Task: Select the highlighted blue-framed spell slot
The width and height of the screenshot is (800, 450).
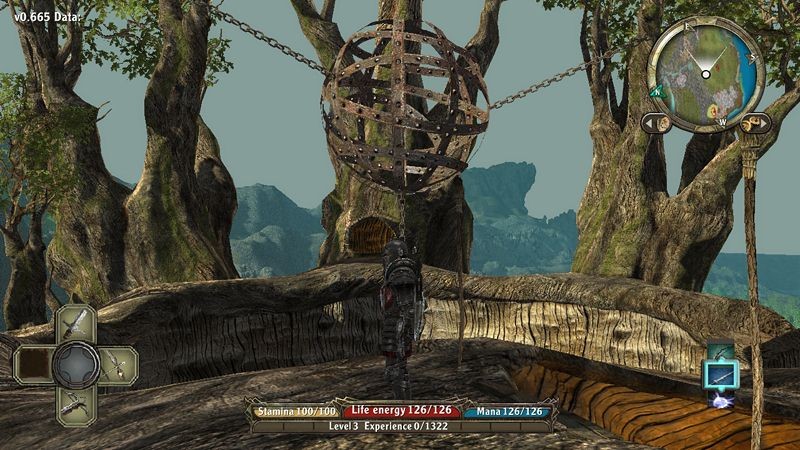Action: pos(721,376)
